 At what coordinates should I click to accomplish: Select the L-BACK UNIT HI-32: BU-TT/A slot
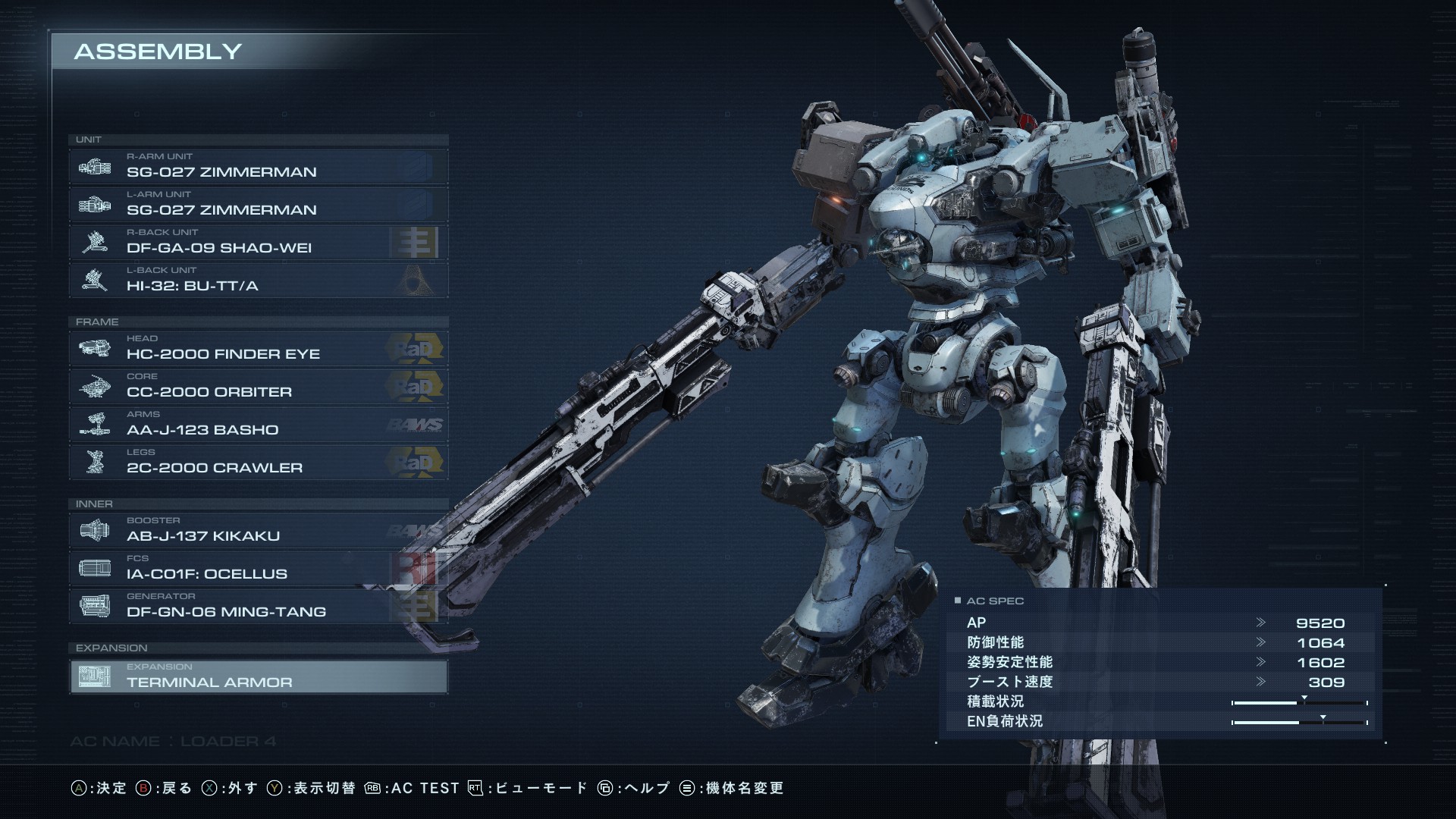258,280
